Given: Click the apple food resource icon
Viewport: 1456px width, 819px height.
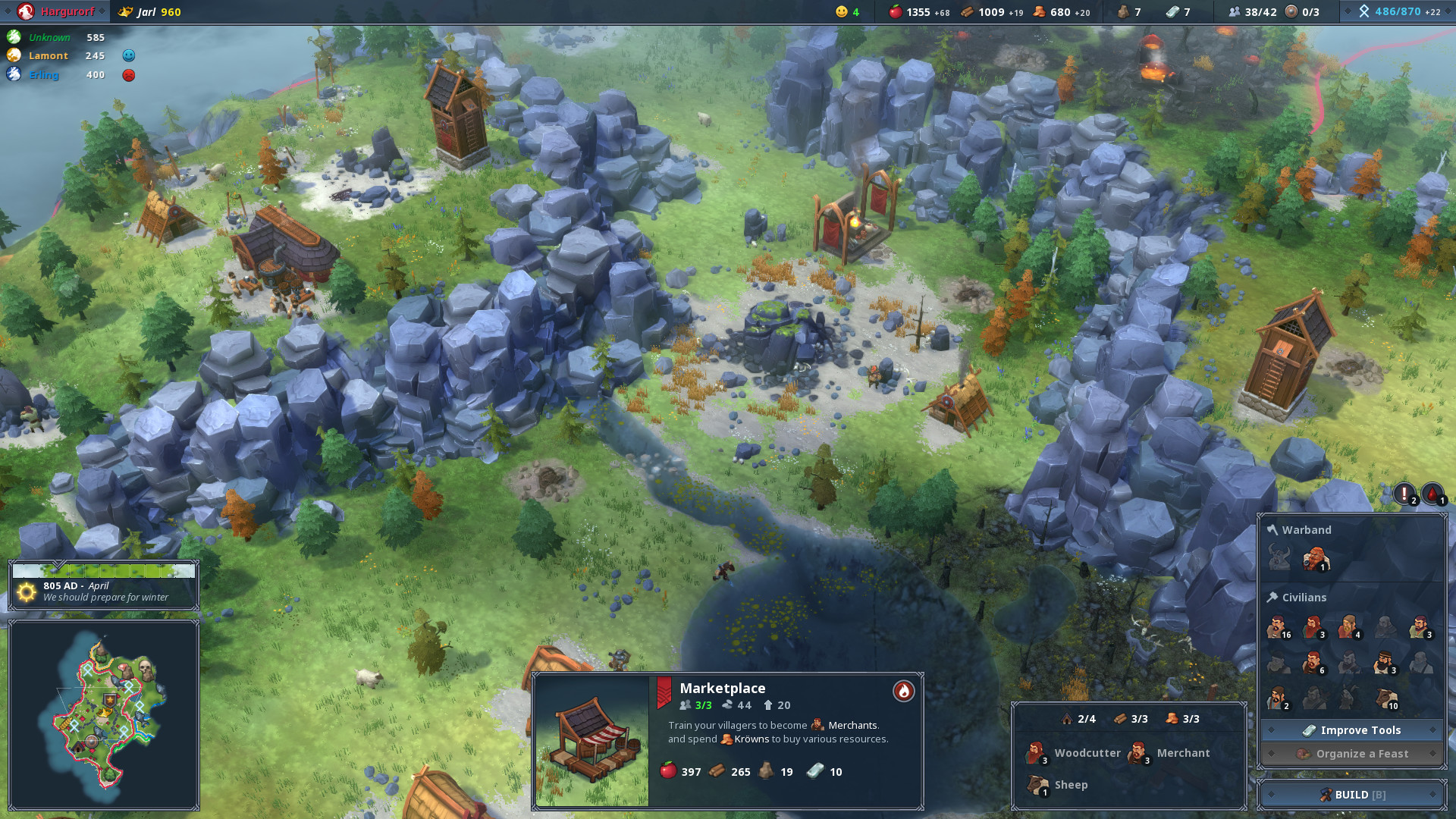Looking at the screenshot, I should point(896,11).
